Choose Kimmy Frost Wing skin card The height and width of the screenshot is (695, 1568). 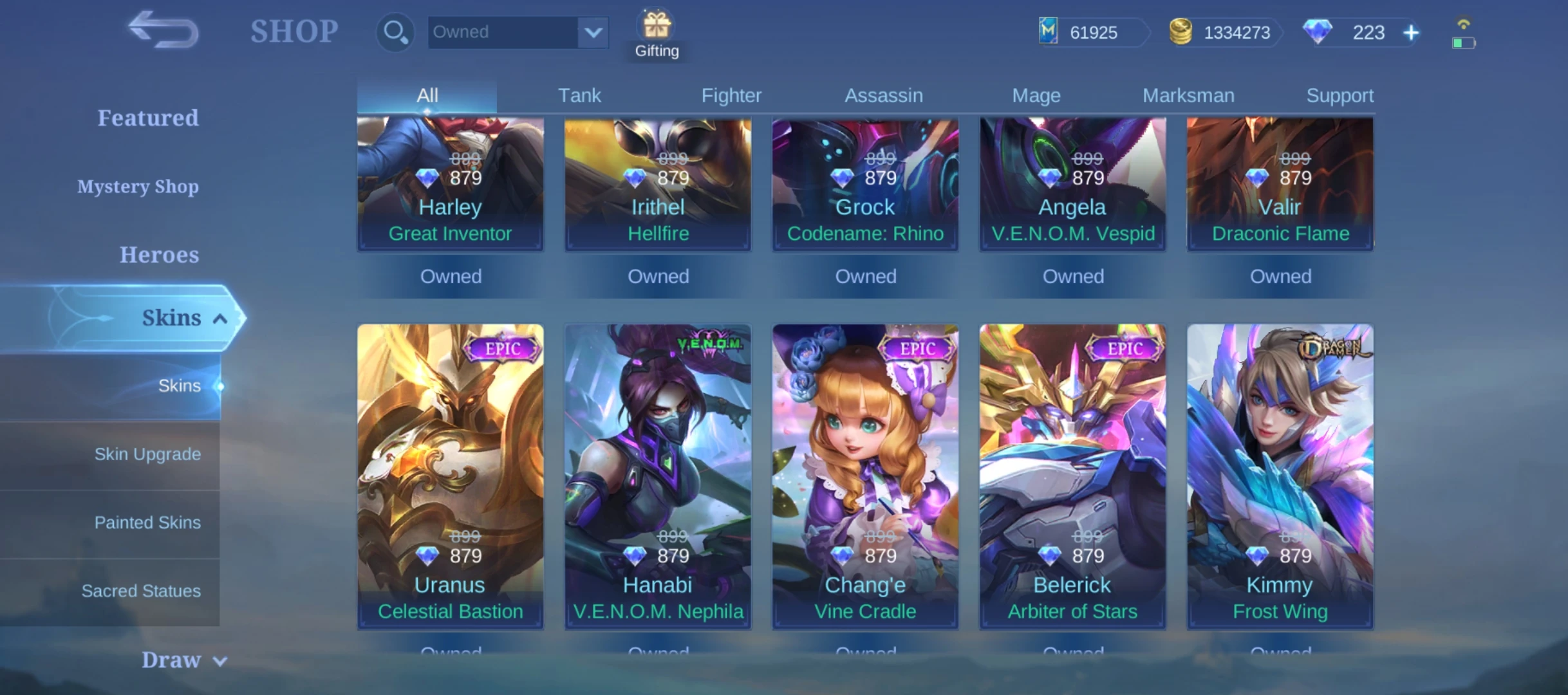click(x=1280, y=476)
